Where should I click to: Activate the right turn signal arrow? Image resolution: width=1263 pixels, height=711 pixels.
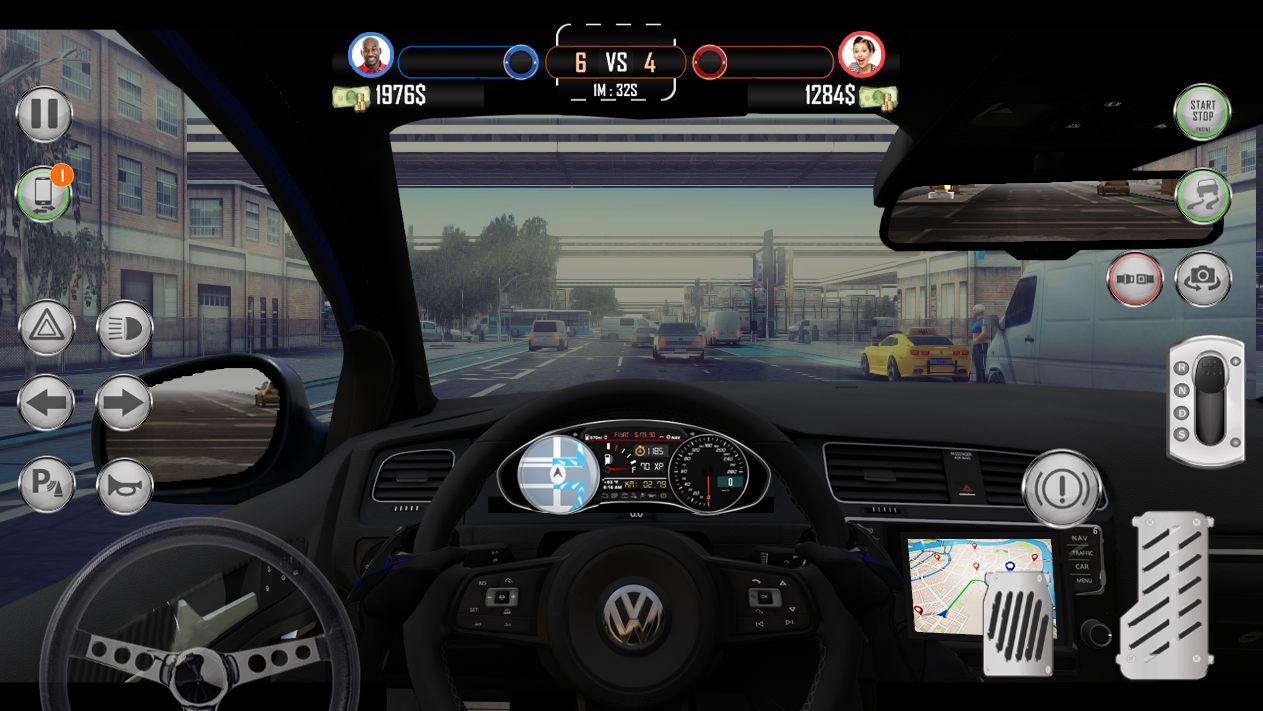coord(124,404)
